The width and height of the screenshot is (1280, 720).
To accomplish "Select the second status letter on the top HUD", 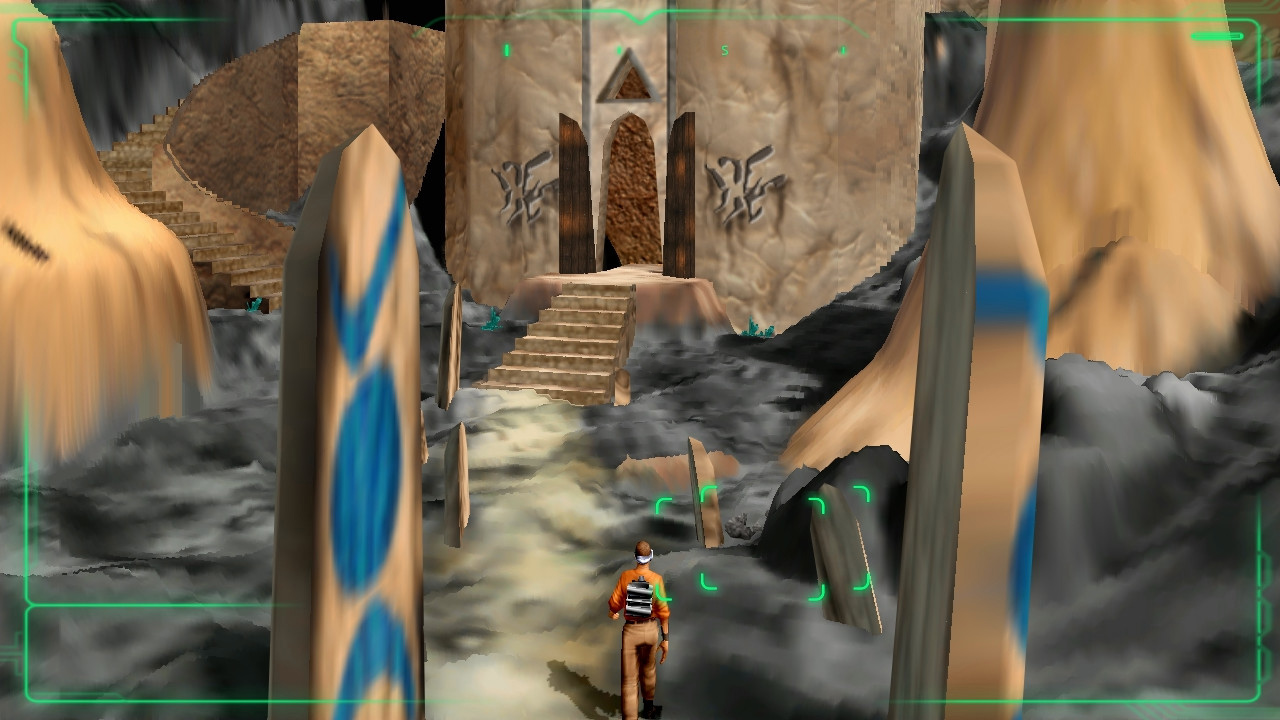I will [x=618, y=48].
